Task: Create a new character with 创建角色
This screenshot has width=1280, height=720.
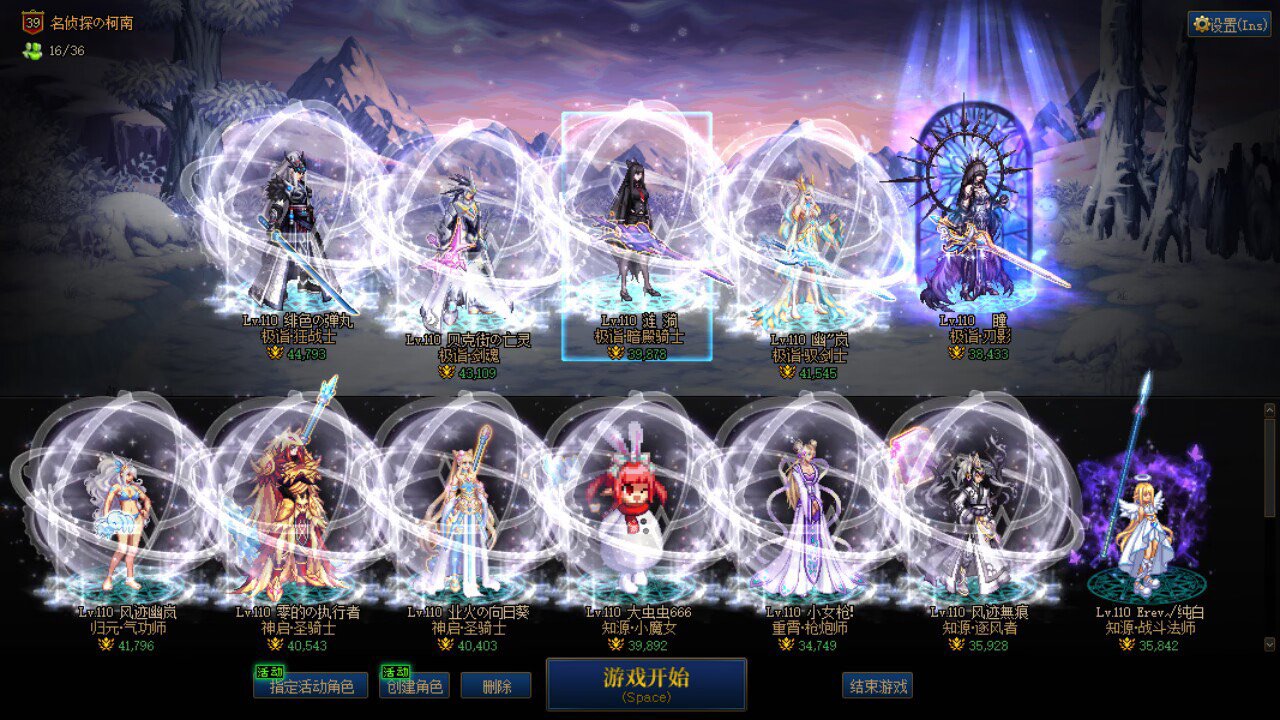Action: tap(414, 686)
